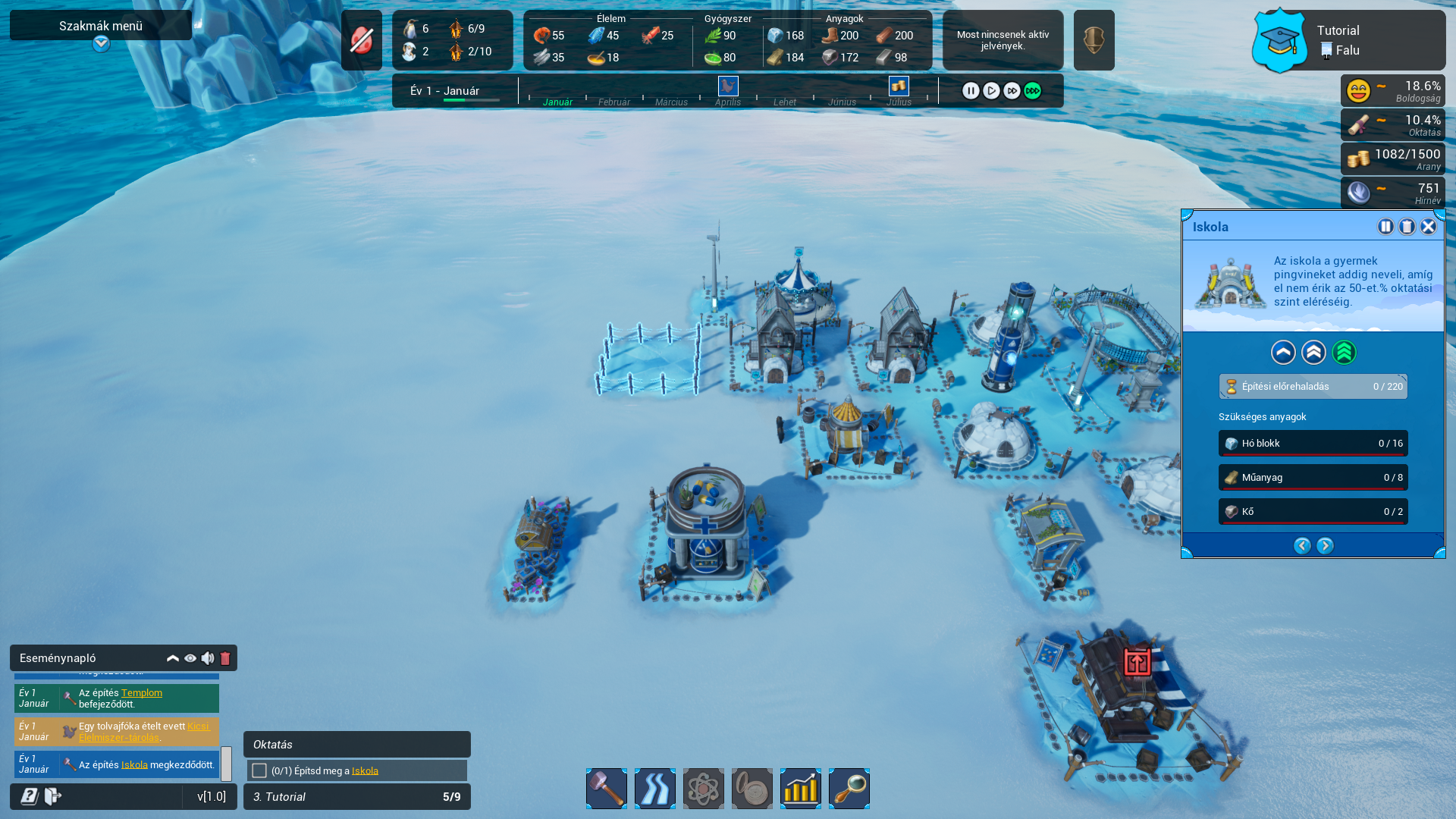
Task: Open the magnifying glass search tool
Action: click(849, 789)
